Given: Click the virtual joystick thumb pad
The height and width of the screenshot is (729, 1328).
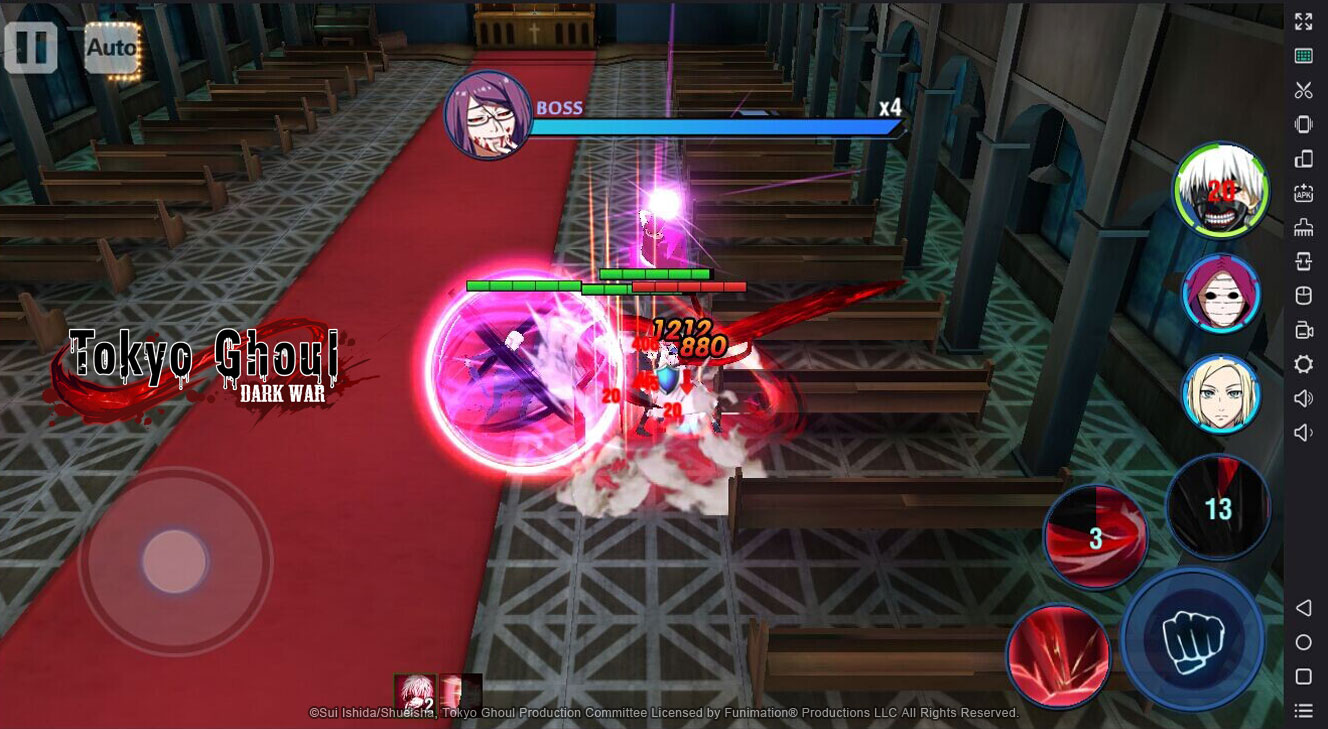Looking at the screenshot, I should 174,561.
